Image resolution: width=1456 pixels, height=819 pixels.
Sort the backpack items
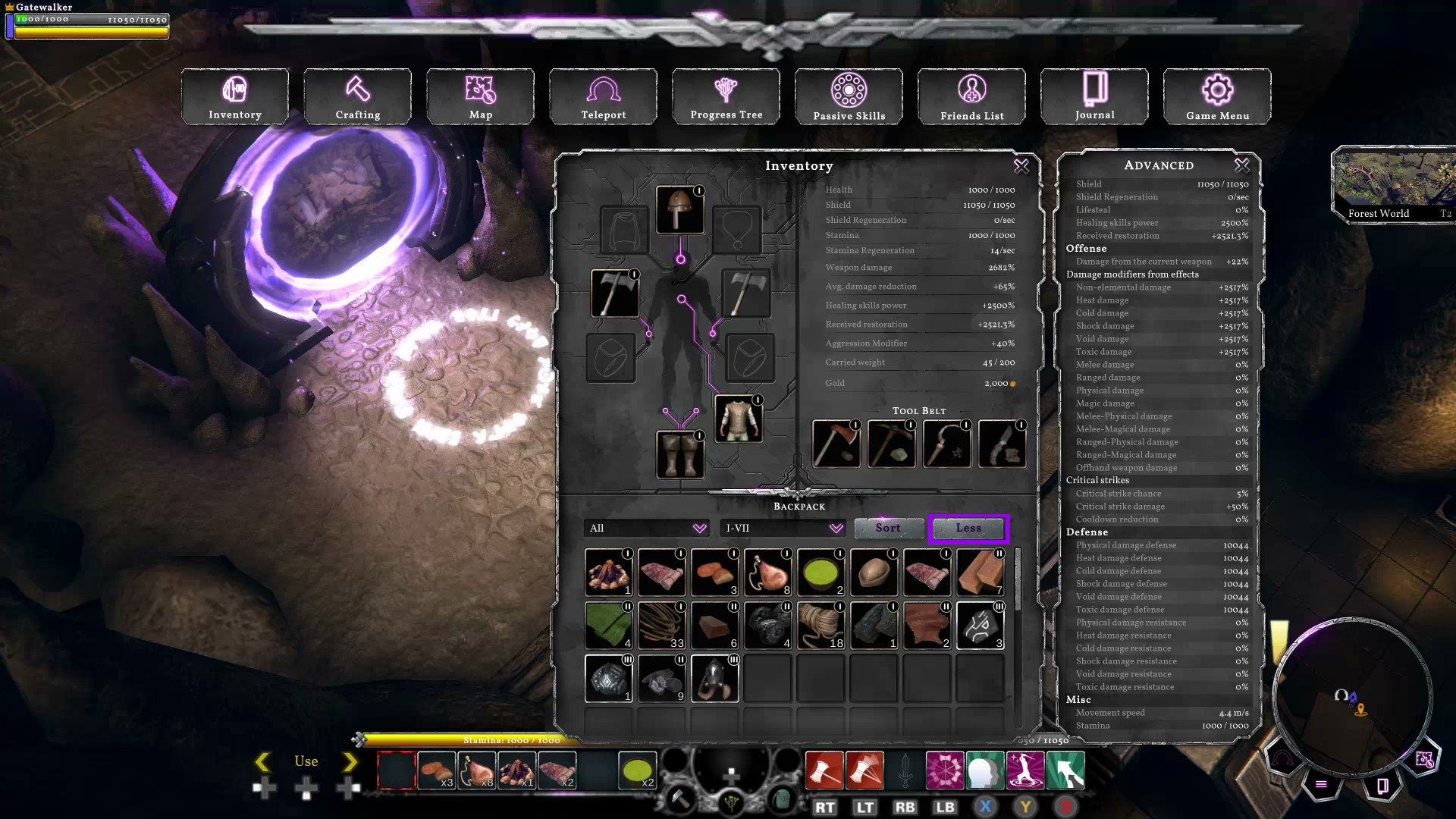pyautogui.click(x=888, y=528)
